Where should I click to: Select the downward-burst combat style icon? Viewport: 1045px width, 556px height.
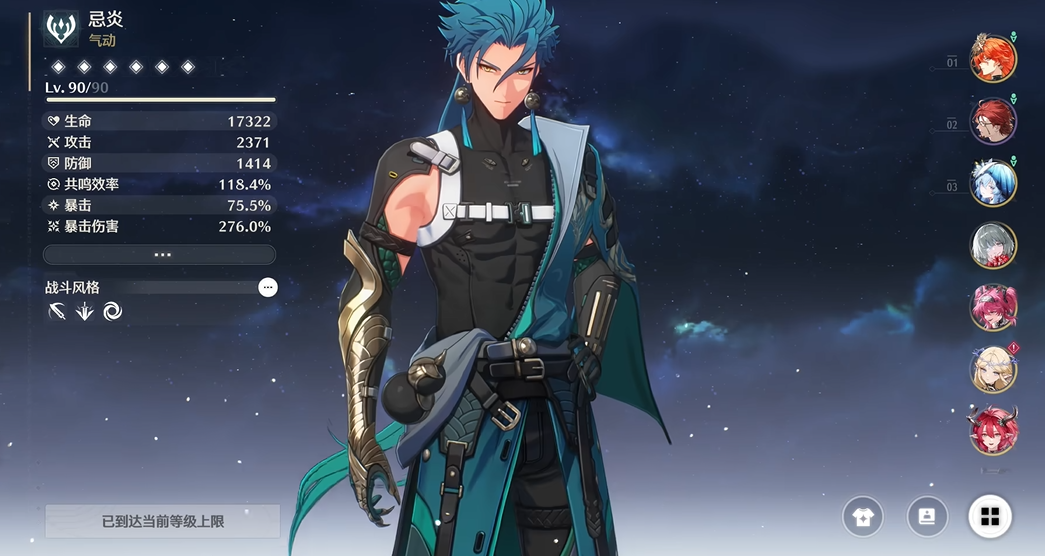click(x=85, y=312)
